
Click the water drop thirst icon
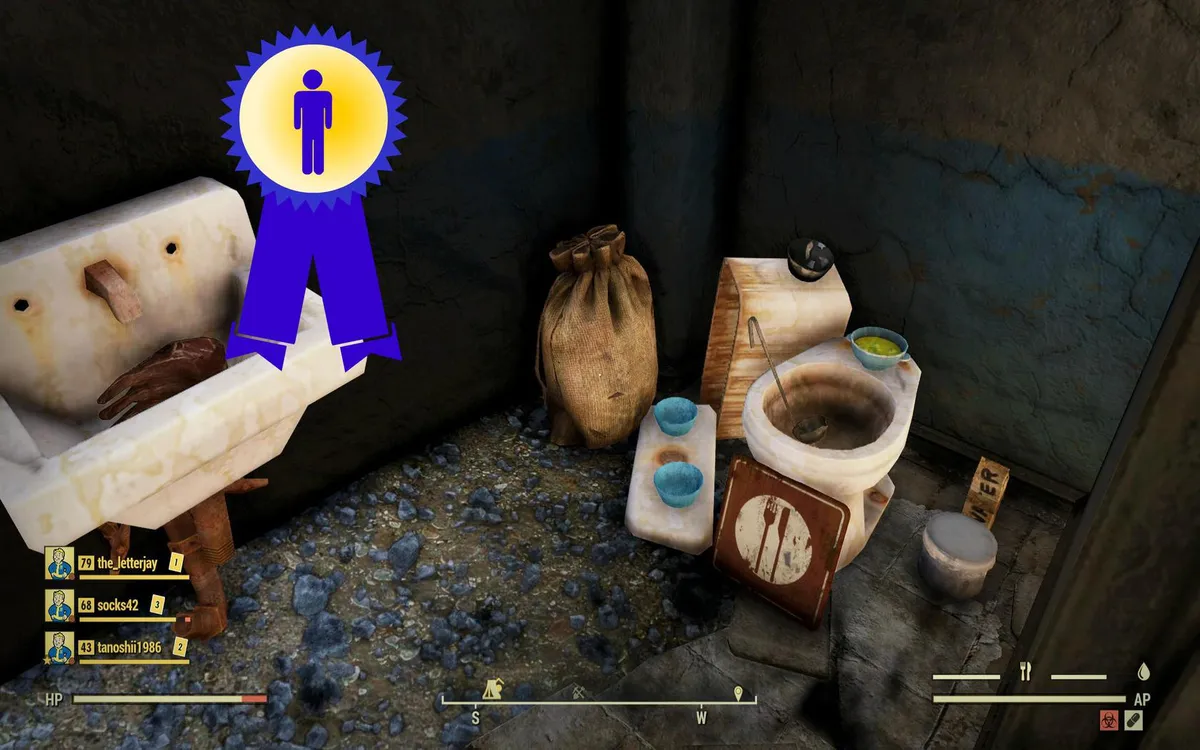[1144, 672]
